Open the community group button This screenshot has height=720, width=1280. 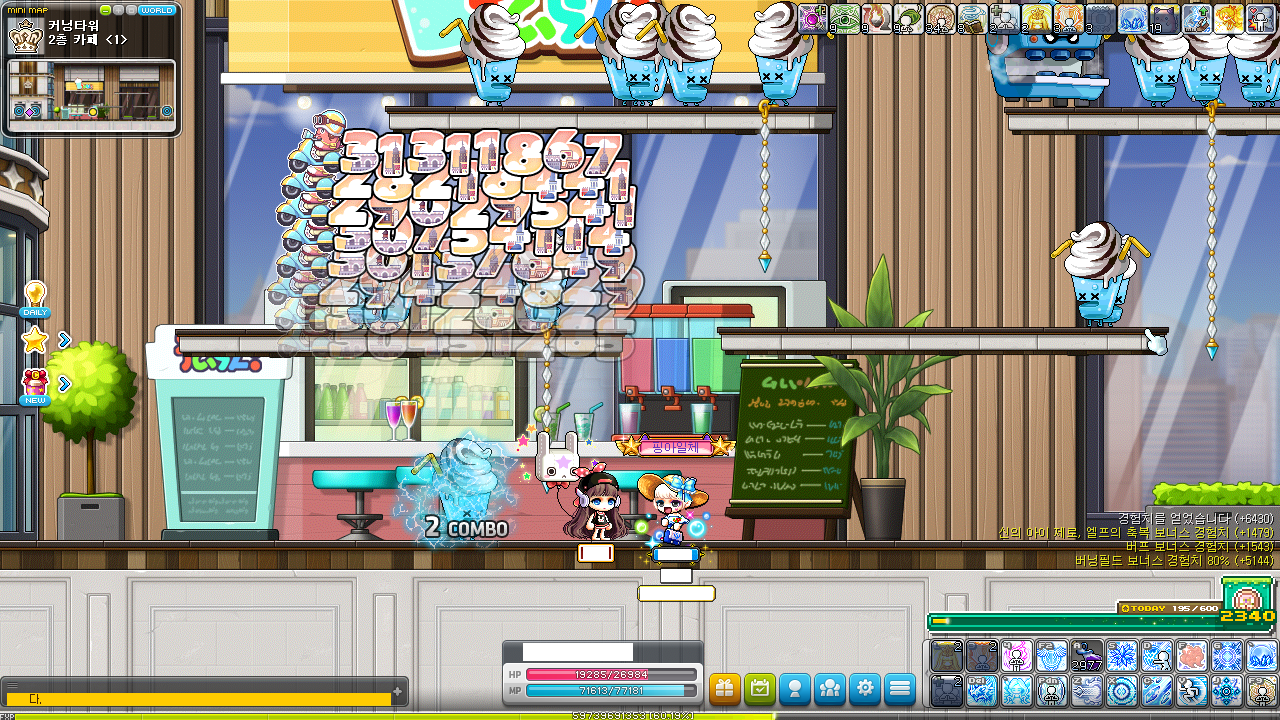click(830, 689)
